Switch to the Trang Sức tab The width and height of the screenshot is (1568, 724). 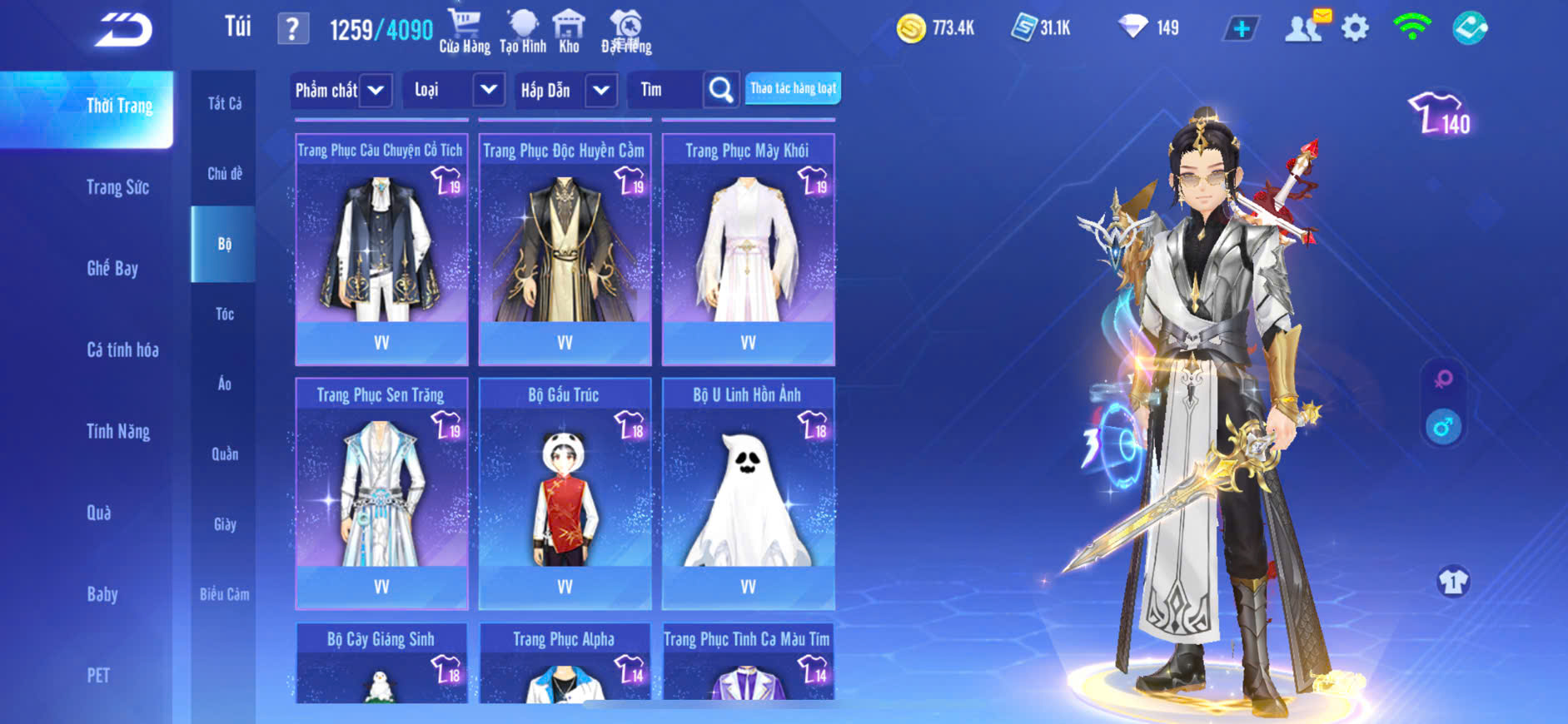117,187
